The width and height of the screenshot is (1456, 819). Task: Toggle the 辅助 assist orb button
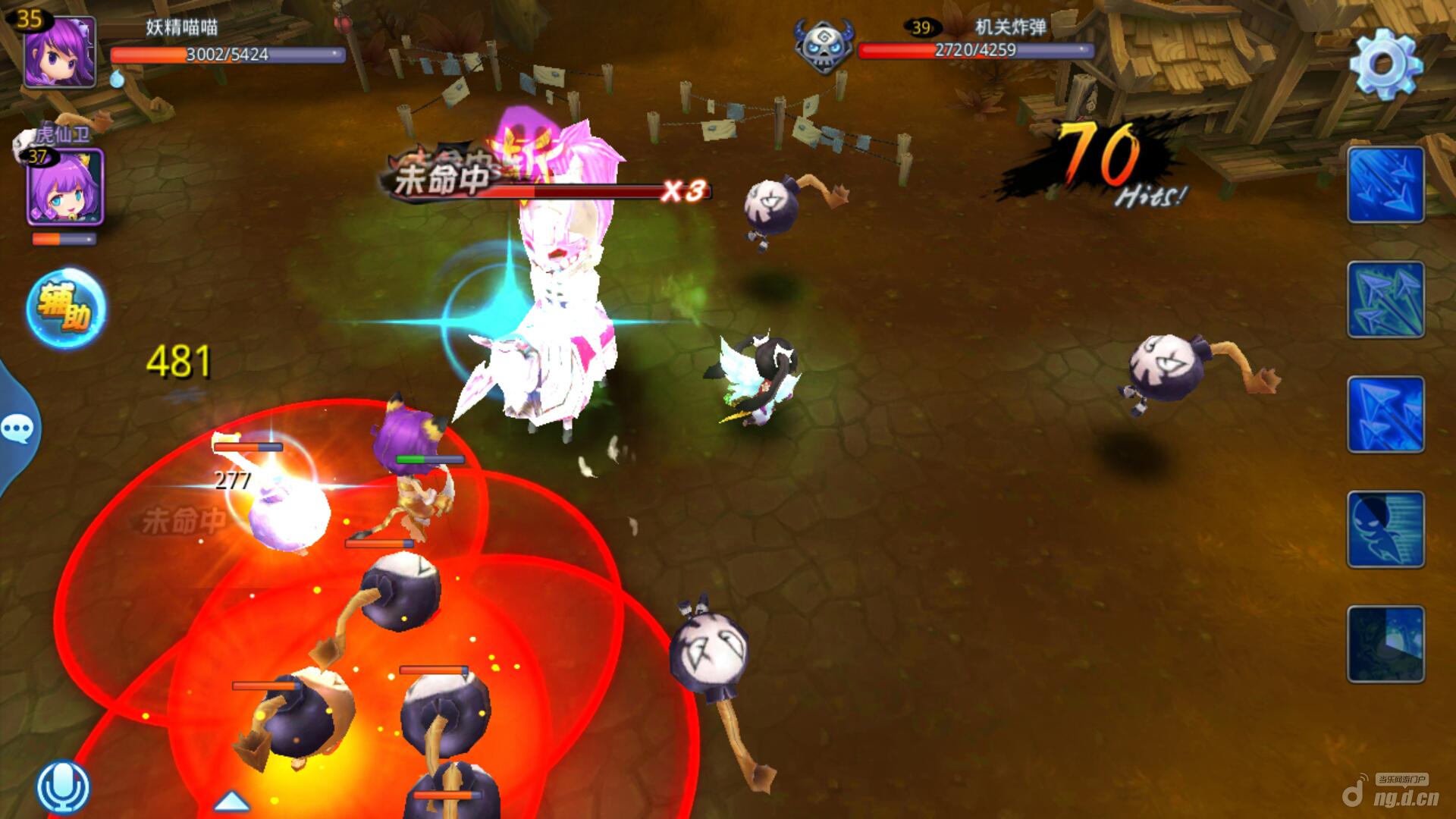66,308
